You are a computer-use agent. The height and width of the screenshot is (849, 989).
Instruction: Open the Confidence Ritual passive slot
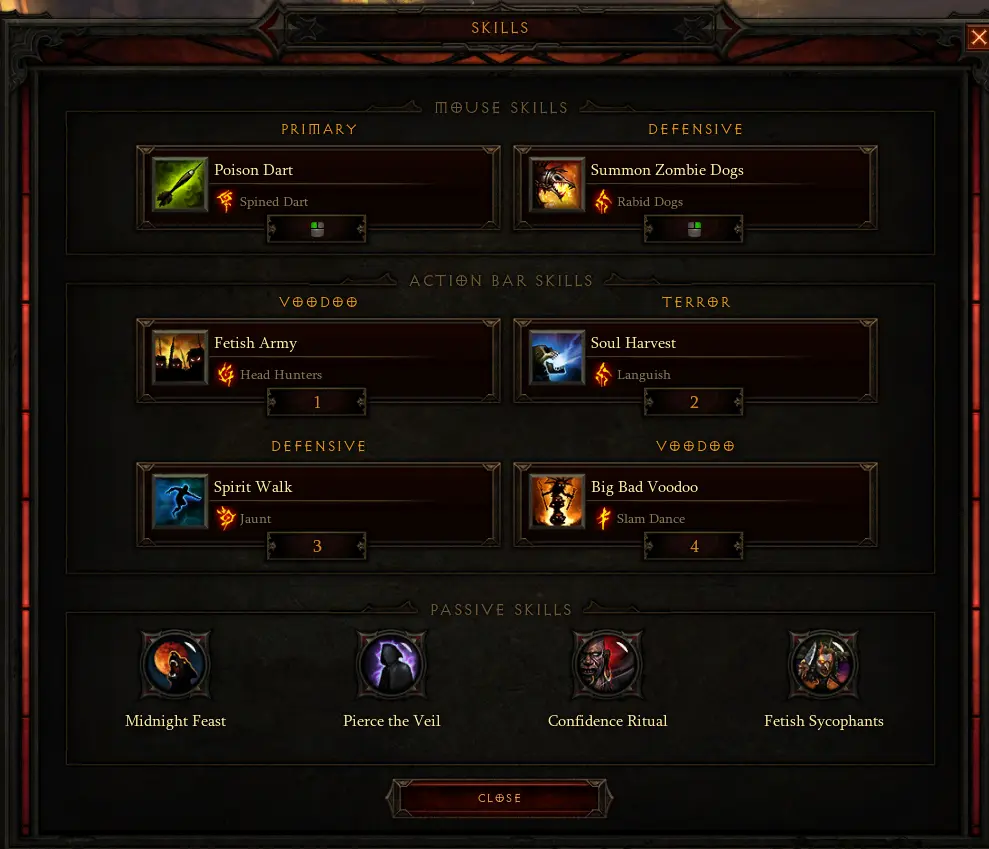click(607, 665)
